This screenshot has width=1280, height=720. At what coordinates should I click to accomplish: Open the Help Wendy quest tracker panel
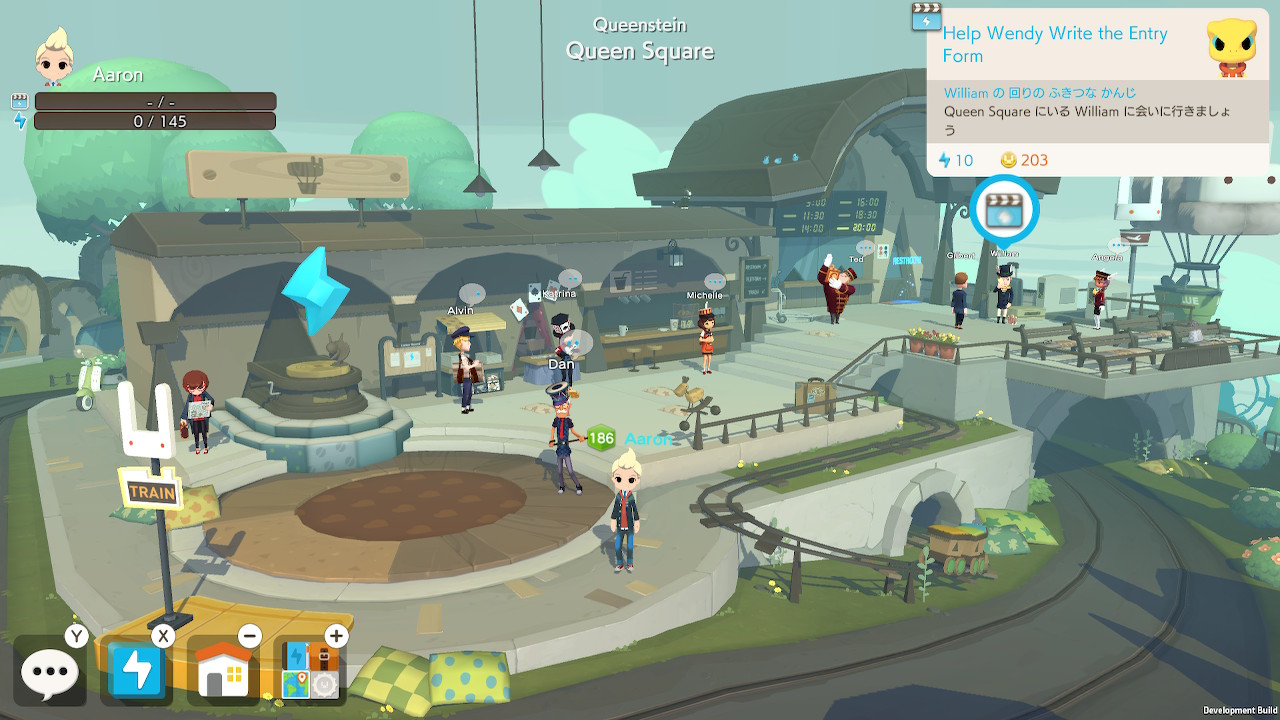tap(1096, 90)
